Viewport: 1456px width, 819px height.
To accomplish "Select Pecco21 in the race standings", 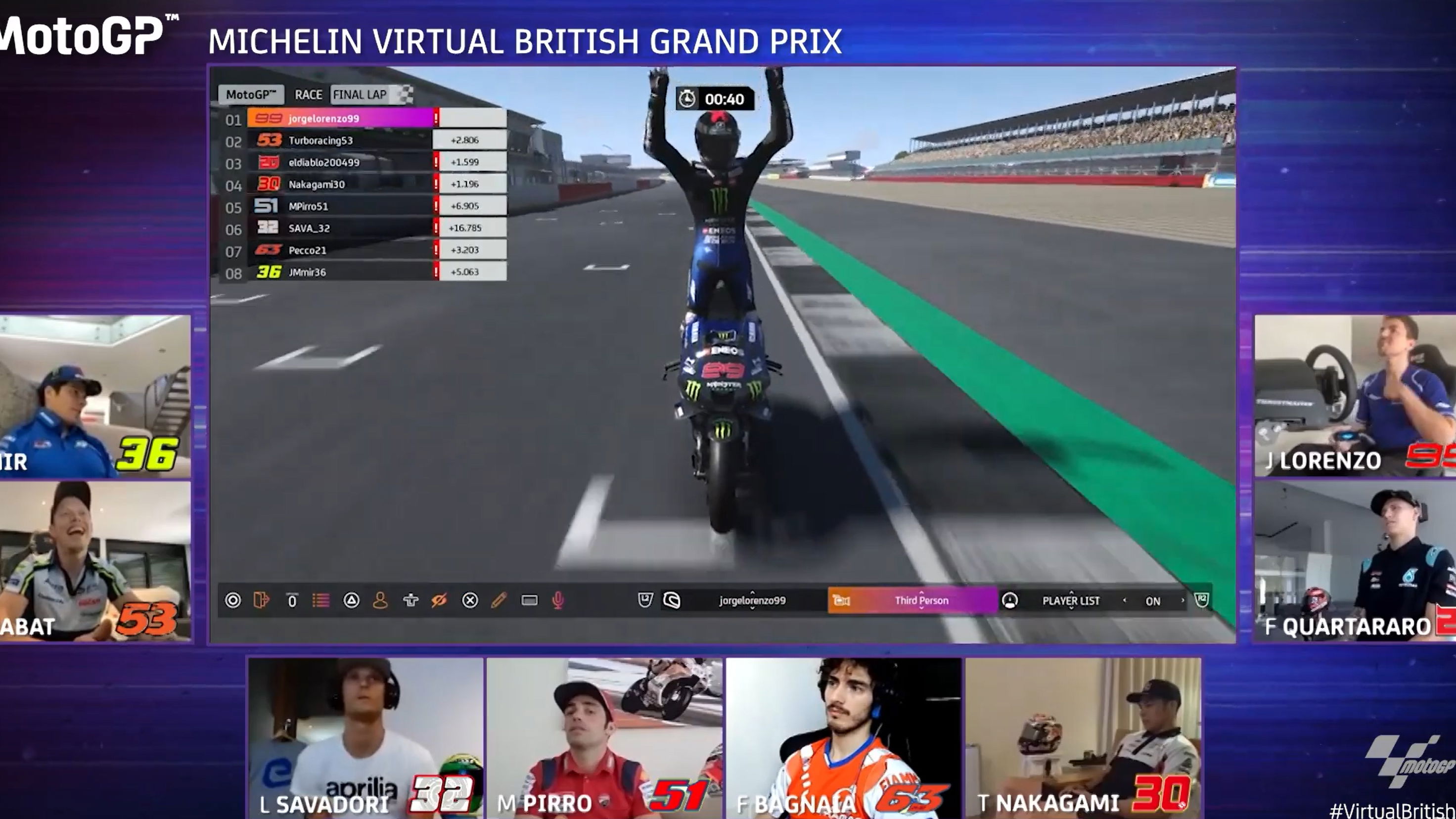I will click(x=340, y=250).
